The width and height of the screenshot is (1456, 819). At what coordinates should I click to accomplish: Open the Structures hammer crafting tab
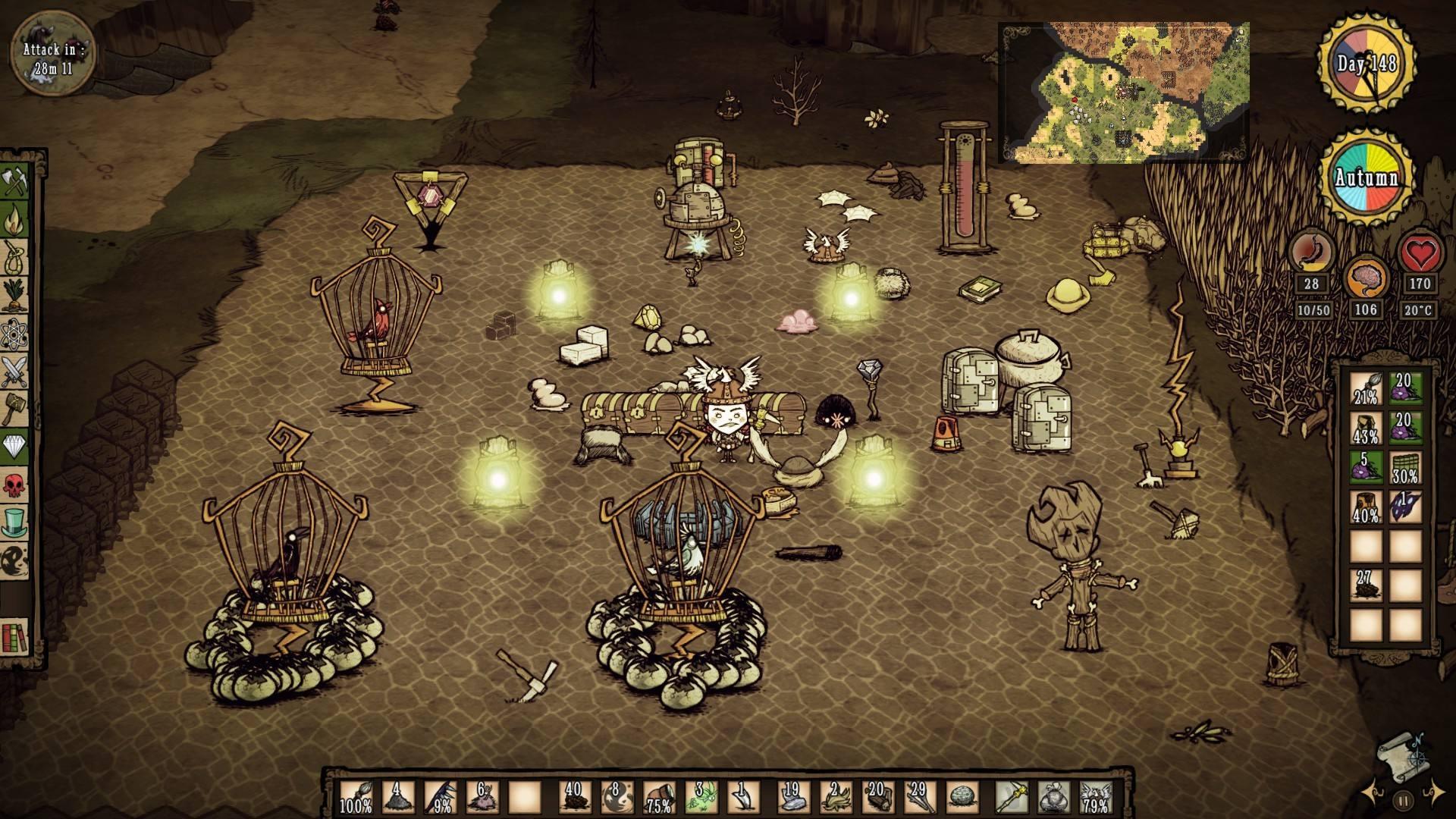click(x=15, y=409)
